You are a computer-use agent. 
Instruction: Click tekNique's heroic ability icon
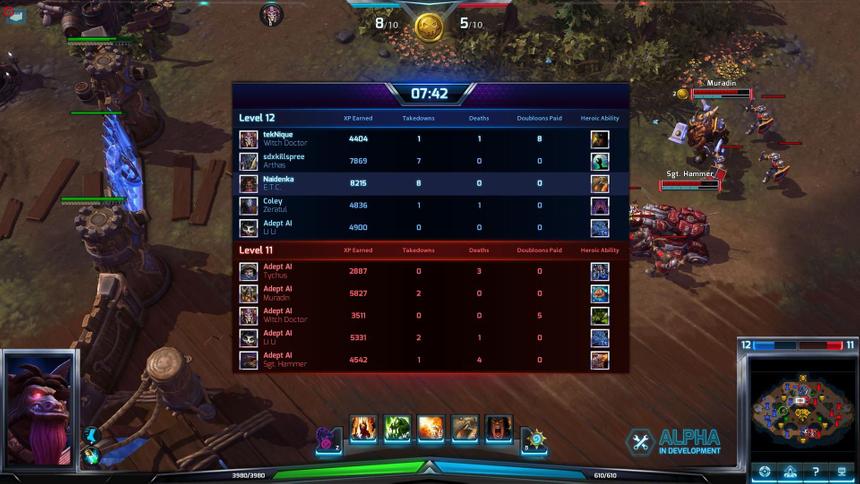tap(599, 139)
